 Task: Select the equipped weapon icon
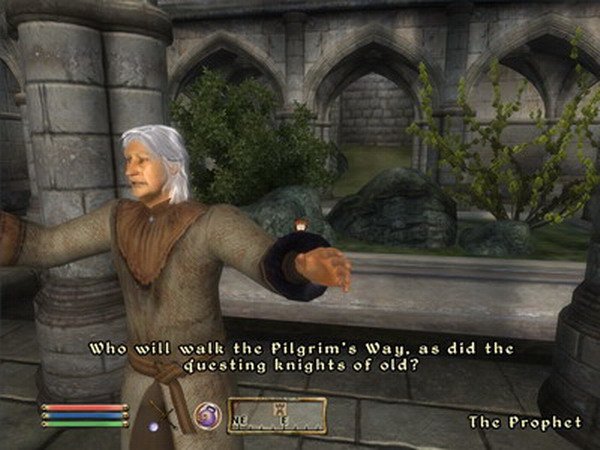tap(164, 414)
